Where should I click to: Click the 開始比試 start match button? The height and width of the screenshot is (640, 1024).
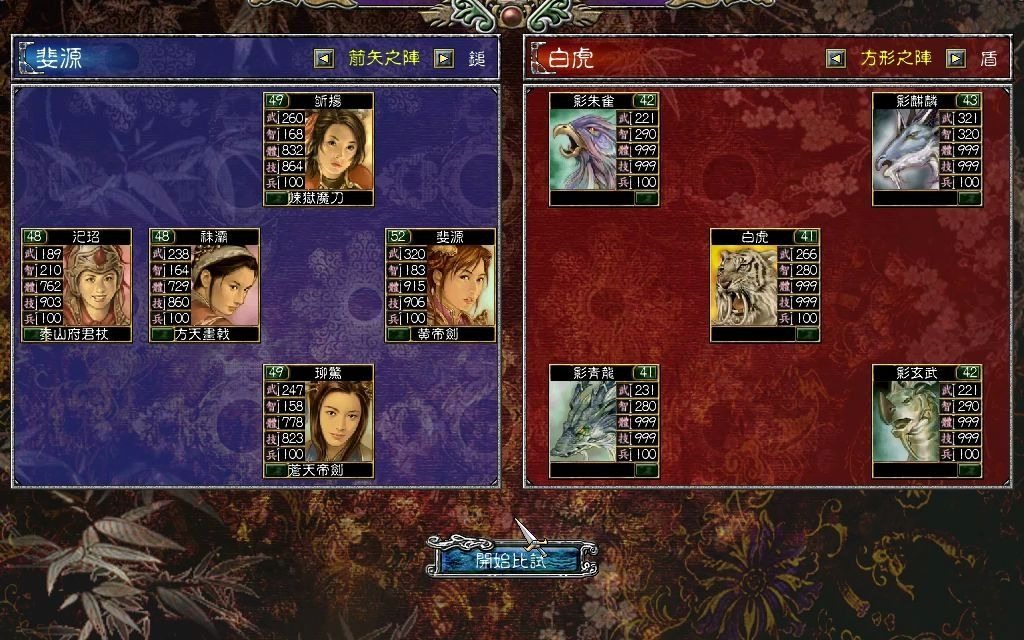[511, 559]
